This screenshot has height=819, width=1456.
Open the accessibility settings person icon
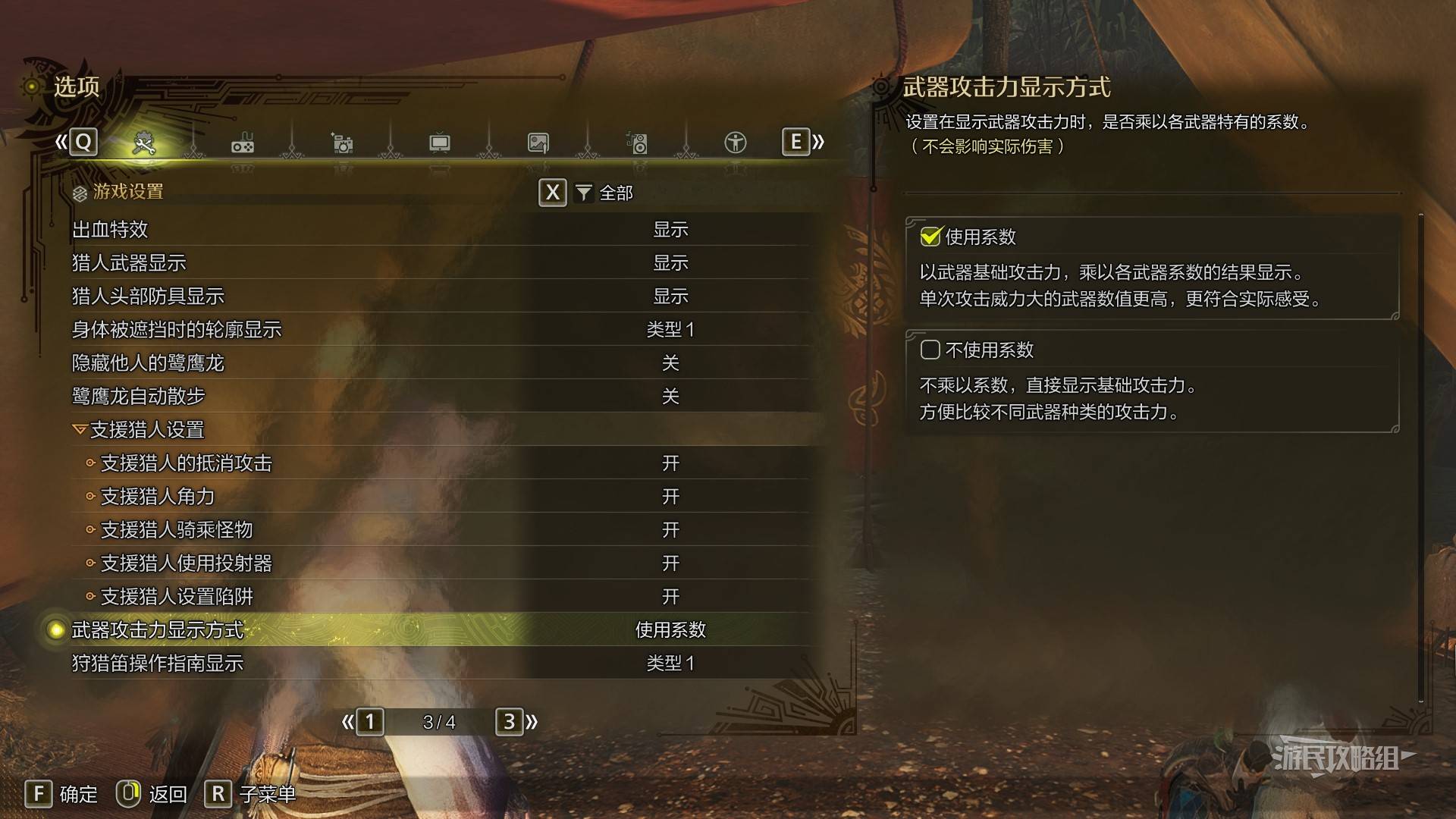pyautogui.click(x=735, y=143)
